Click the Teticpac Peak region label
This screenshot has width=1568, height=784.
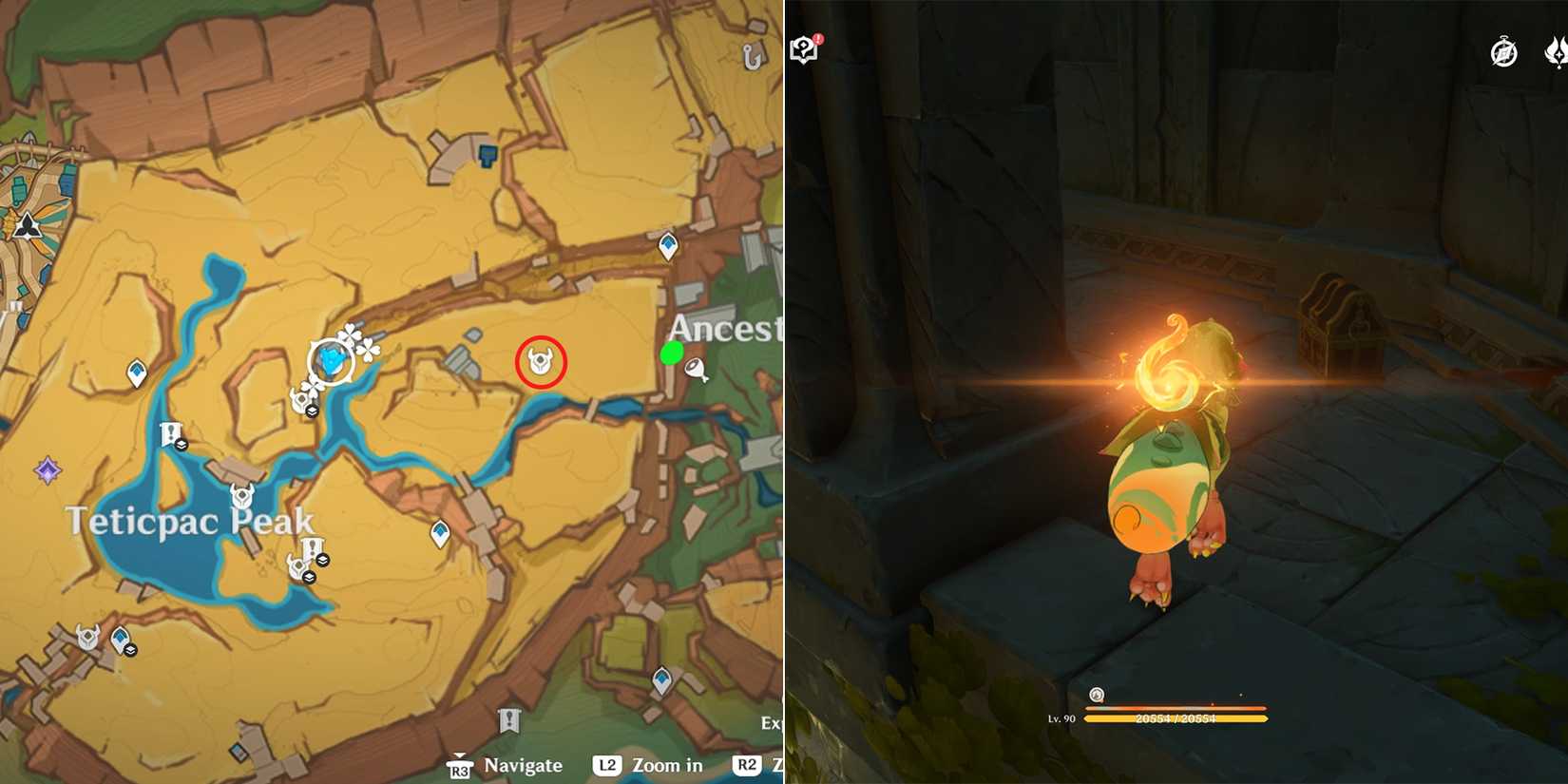click(188, 520)
